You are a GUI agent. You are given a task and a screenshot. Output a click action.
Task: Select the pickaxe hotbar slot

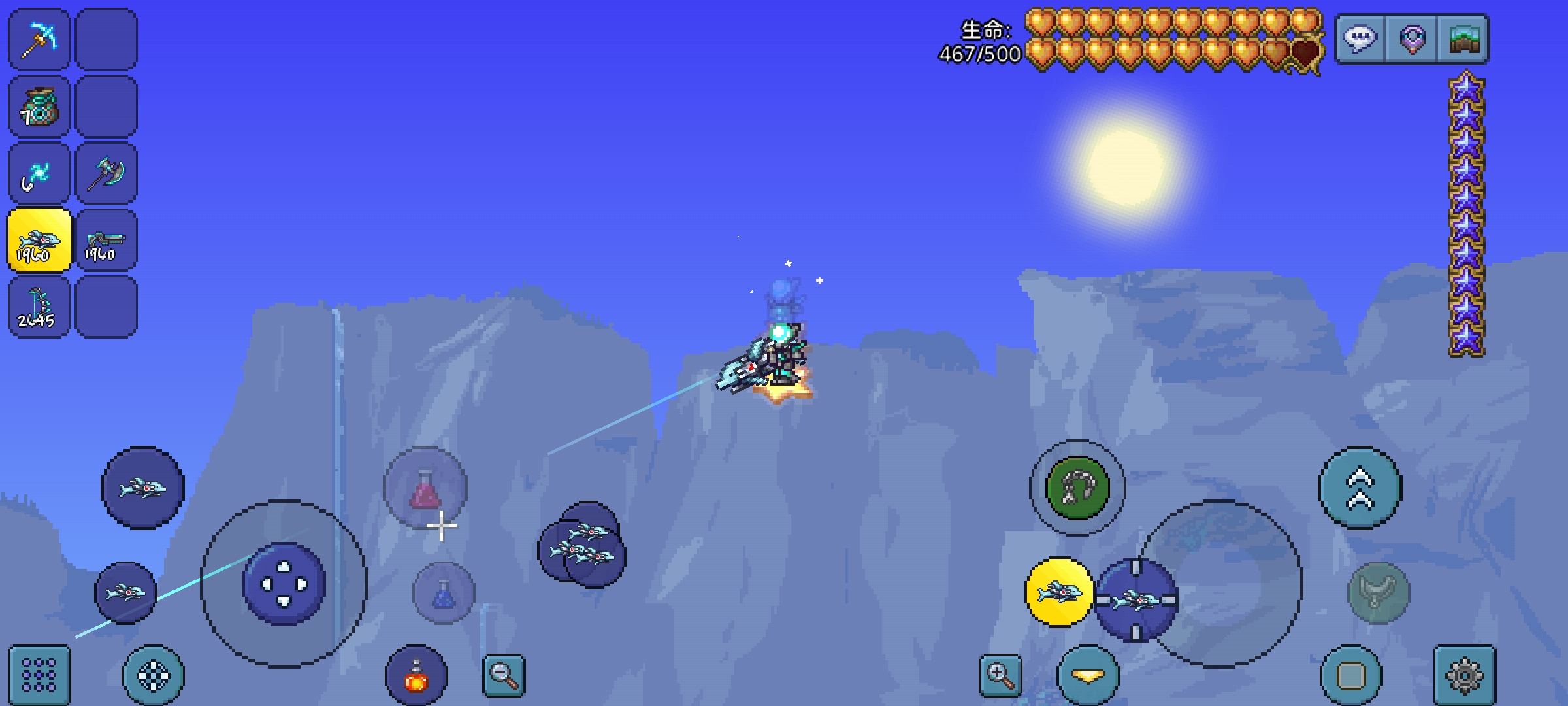coord(39,39)
